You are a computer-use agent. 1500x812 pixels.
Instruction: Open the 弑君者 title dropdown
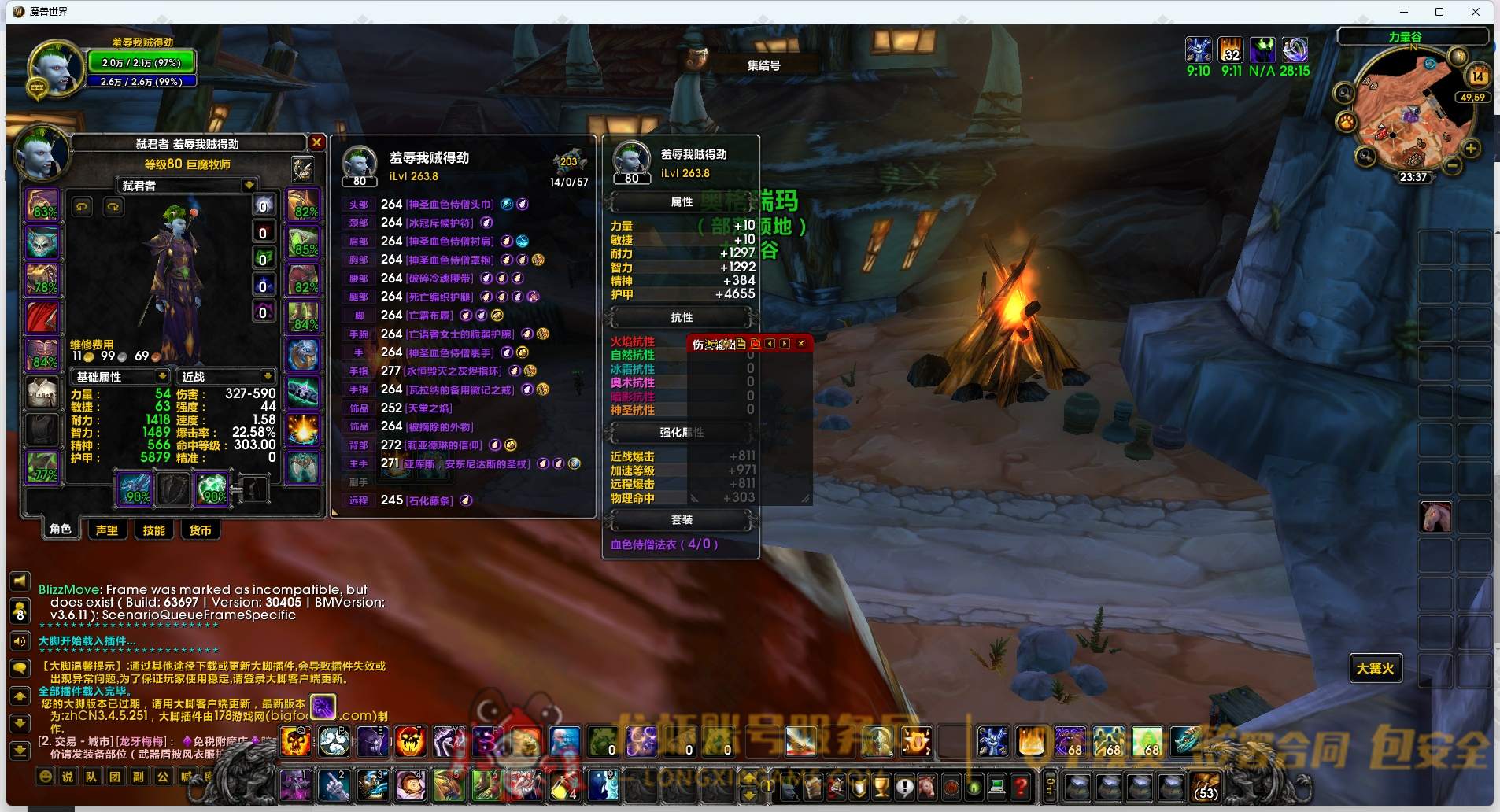249,186
